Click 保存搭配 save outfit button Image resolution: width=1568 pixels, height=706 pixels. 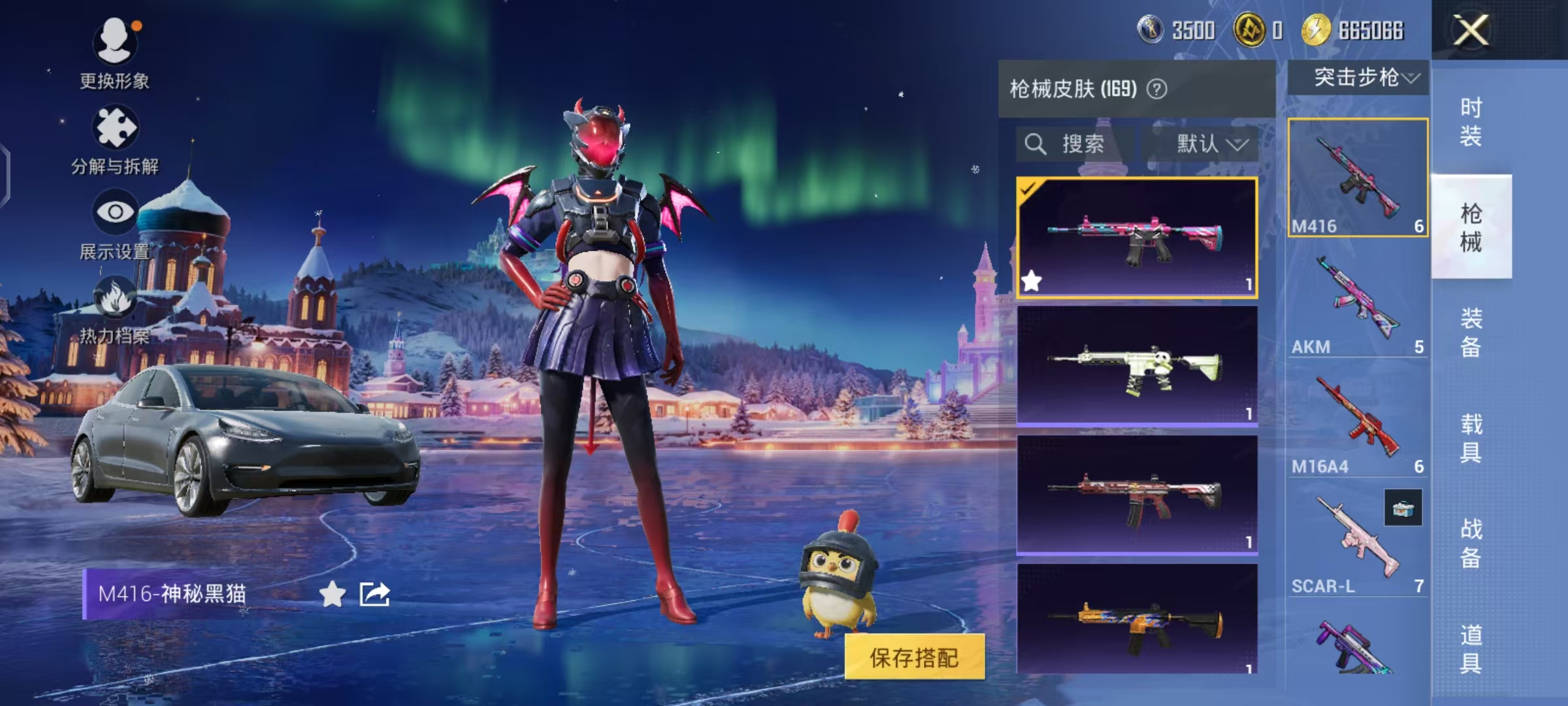pyautogui.click(x=914, y=657)
